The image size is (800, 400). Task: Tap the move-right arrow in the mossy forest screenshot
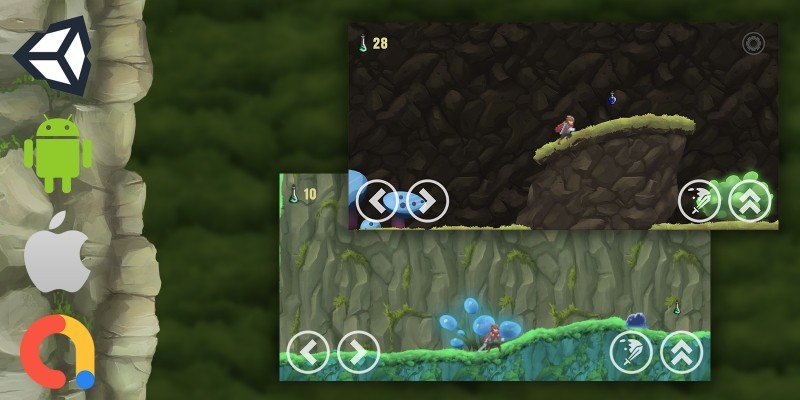coord(358,352)
